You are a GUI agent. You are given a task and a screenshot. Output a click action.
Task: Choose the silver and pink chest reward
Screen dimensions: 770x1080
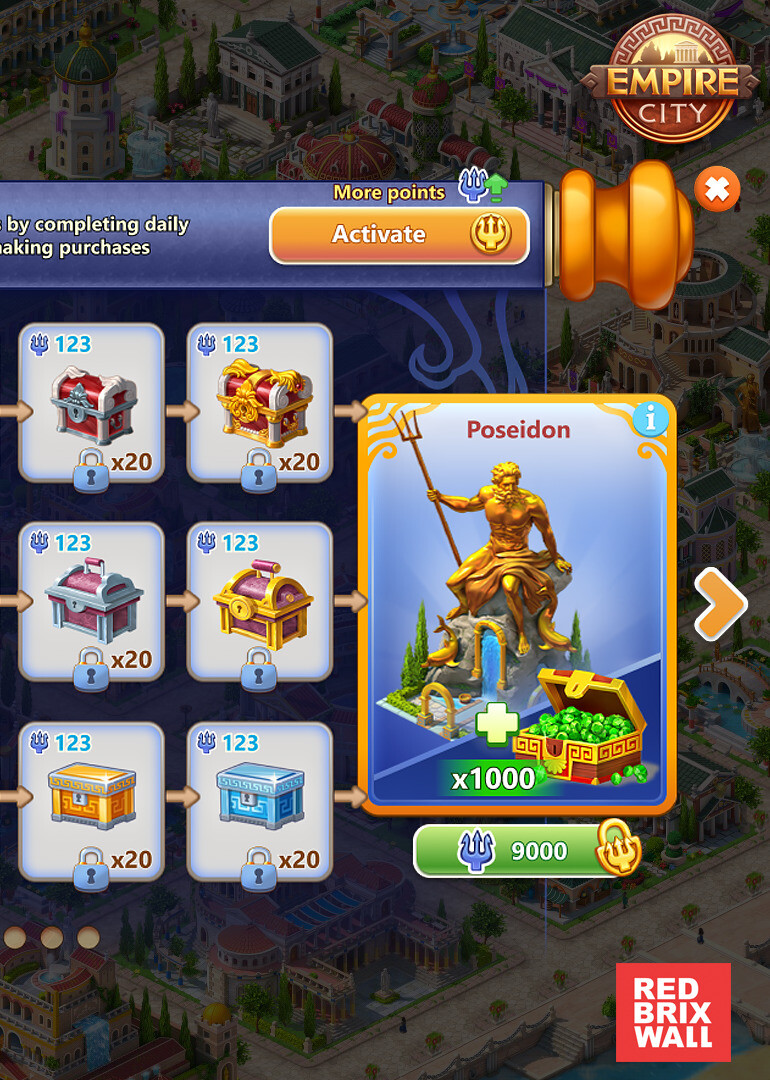pos(91,602)
